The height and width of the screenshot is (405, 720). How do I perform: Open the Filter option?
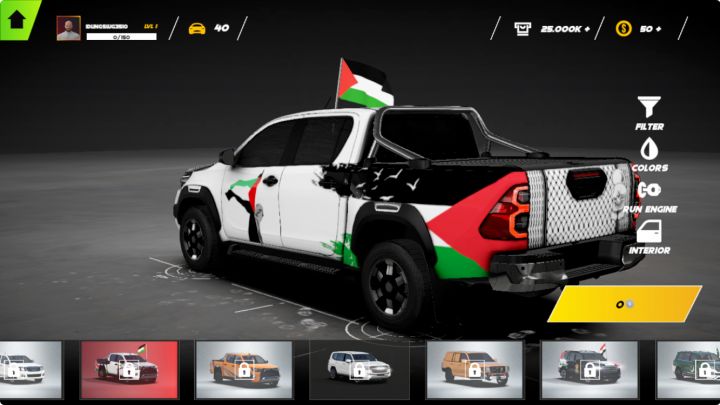[649, 112]
